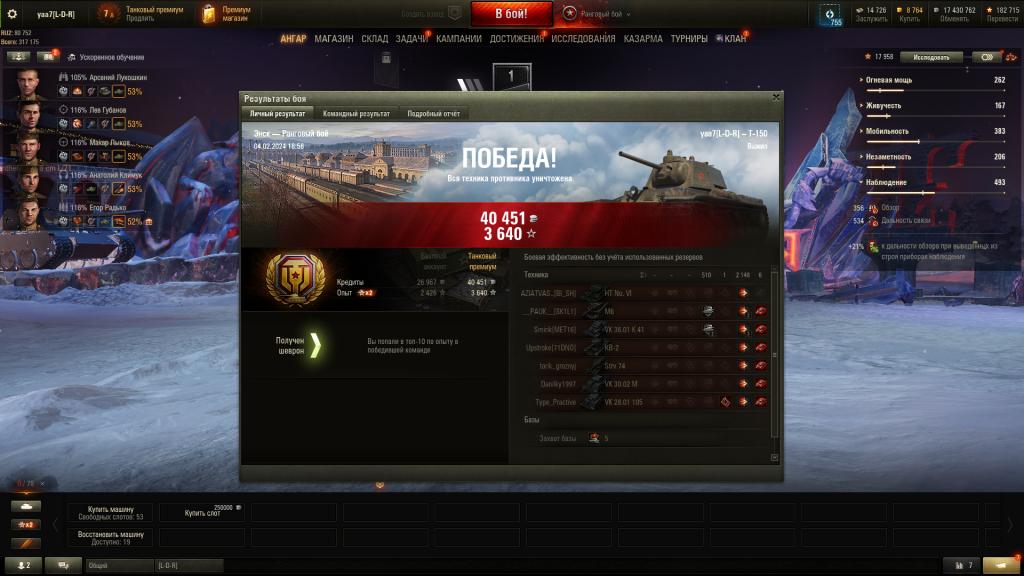Close the battle results window
The image size is (1024, 576).
tap(776, 98)
